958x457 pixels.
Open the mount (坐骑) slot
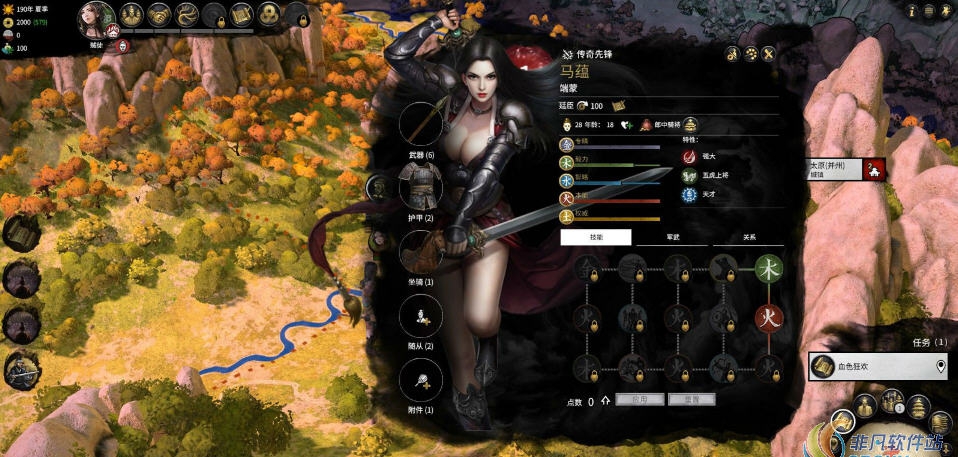pos(421,251)
